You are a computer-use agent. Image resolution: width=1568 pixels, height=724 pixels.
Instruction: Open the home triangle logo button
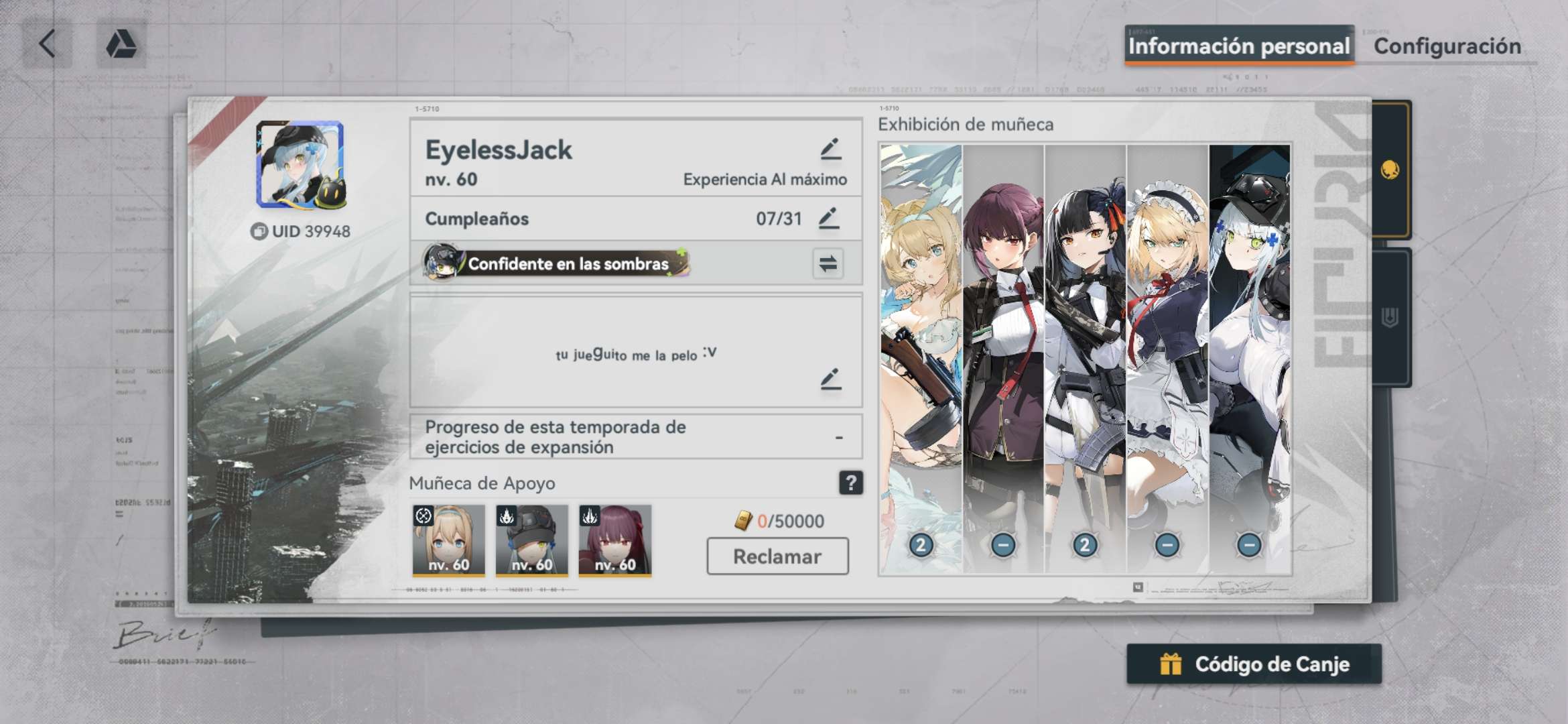[121, 44]
